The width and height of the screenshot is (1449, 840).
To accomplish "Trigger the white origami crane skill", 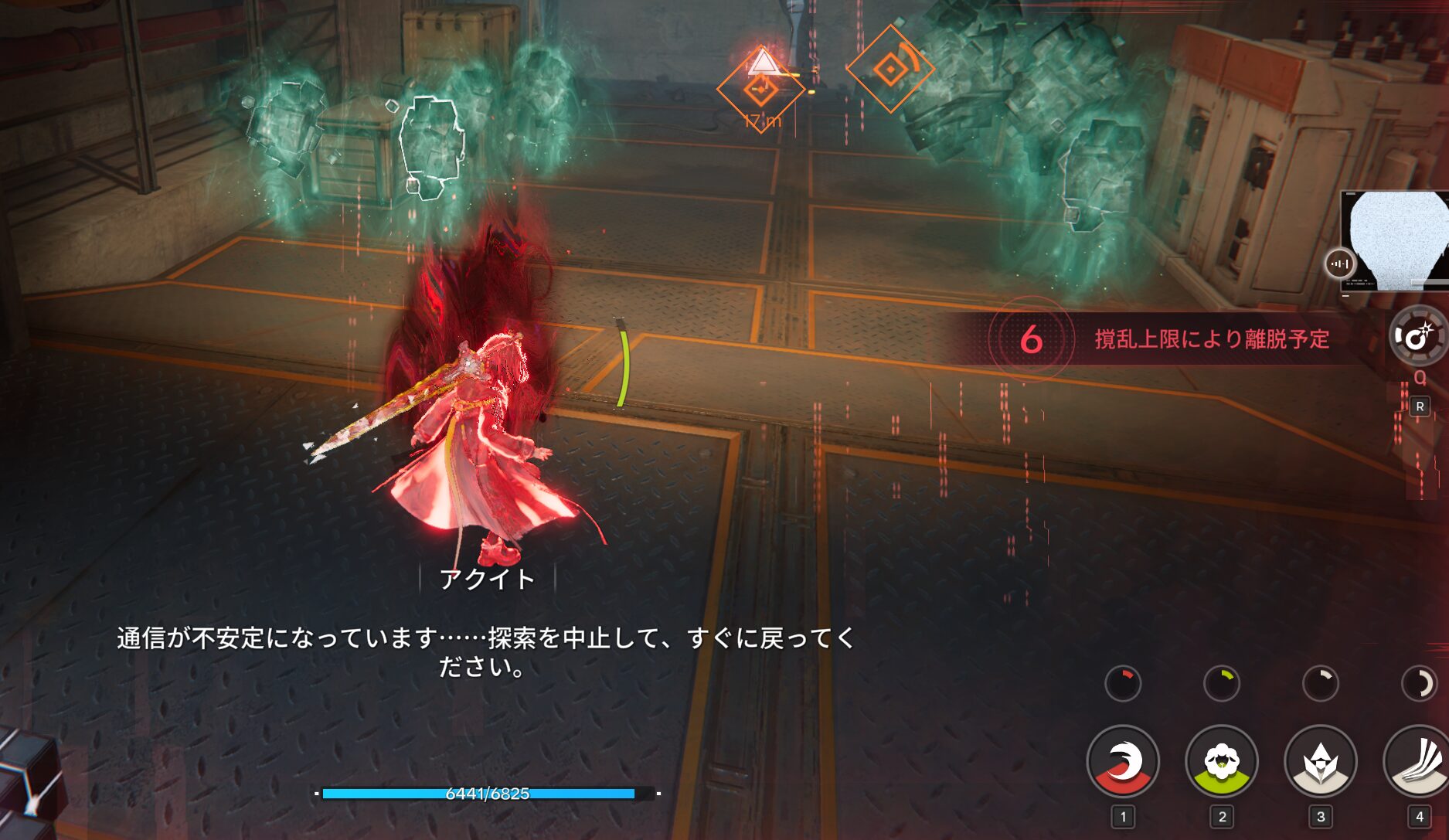I will pyautogui.click(x=1320, y=762).
